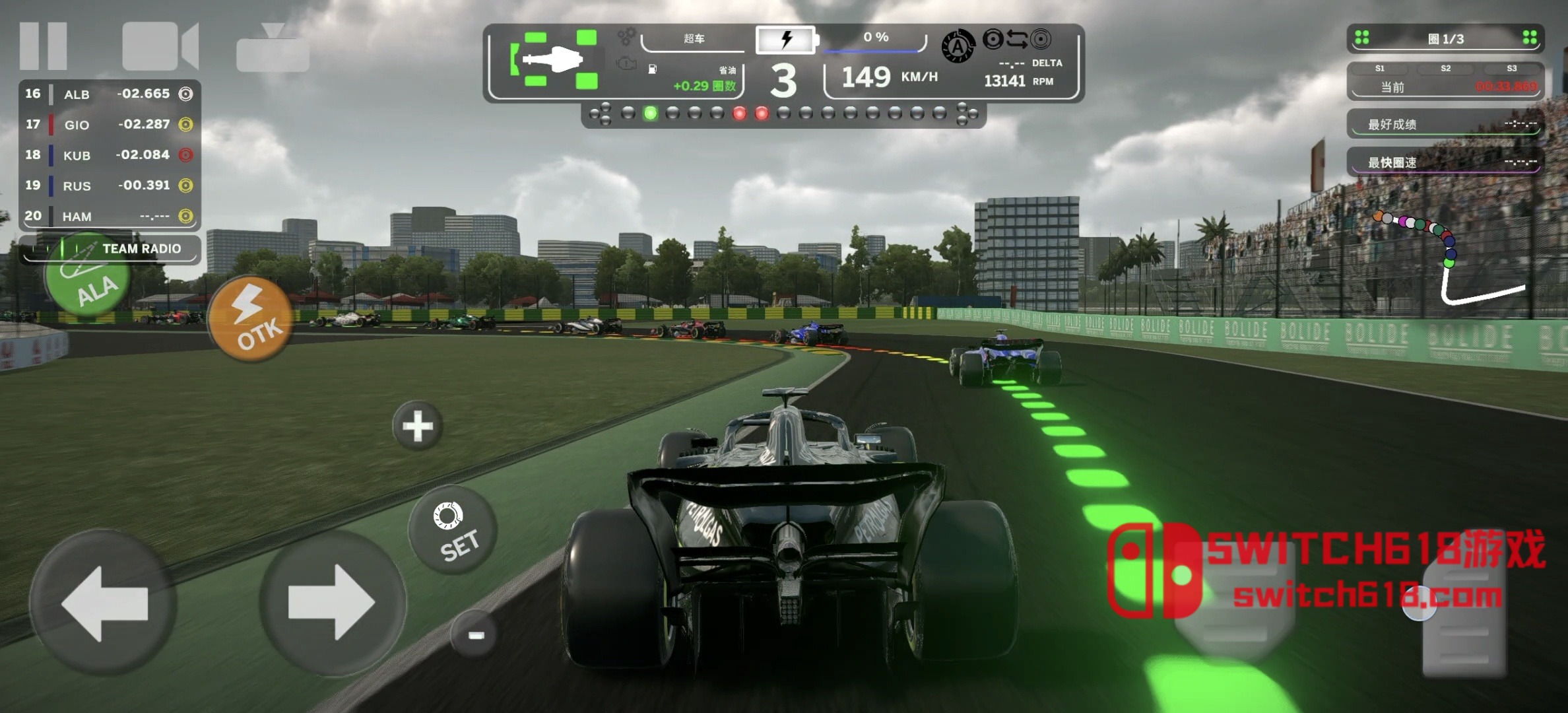Tap the lap 1/3 counter panel
This screenshot has width=1568, height=713.
[1445, 39]
